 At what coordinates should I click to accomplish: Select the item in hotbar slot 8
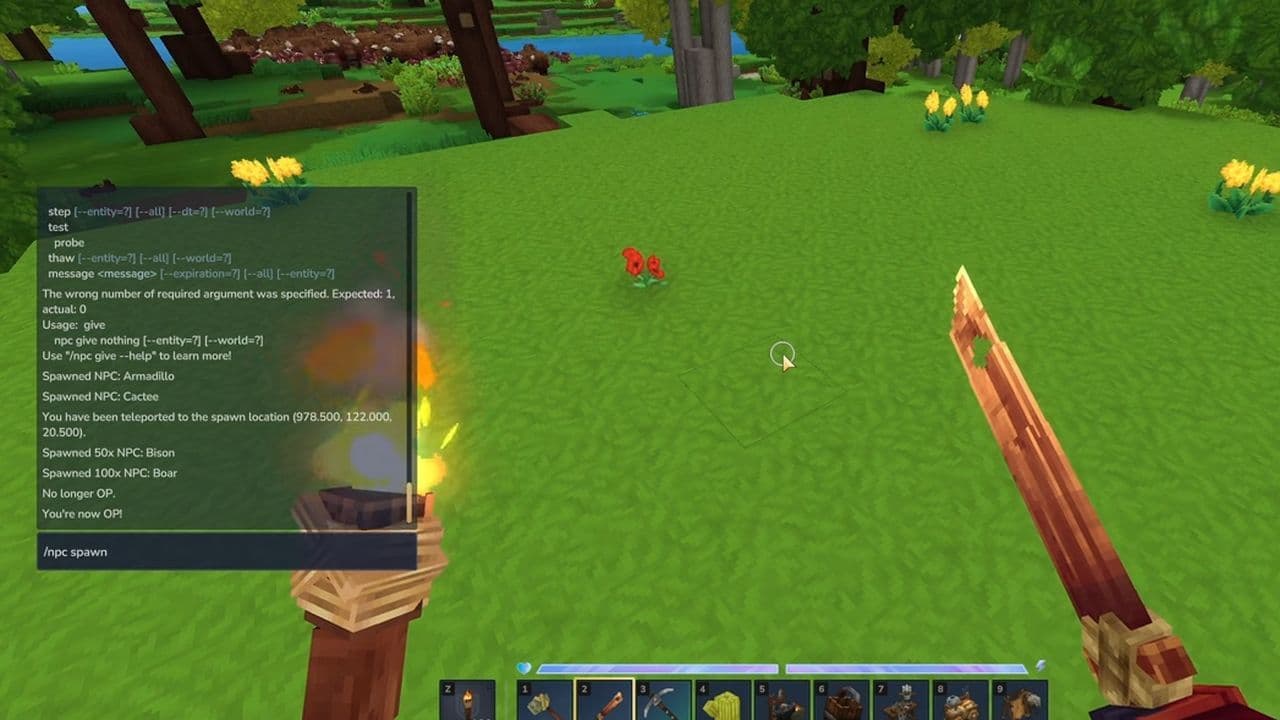[960, 700]
